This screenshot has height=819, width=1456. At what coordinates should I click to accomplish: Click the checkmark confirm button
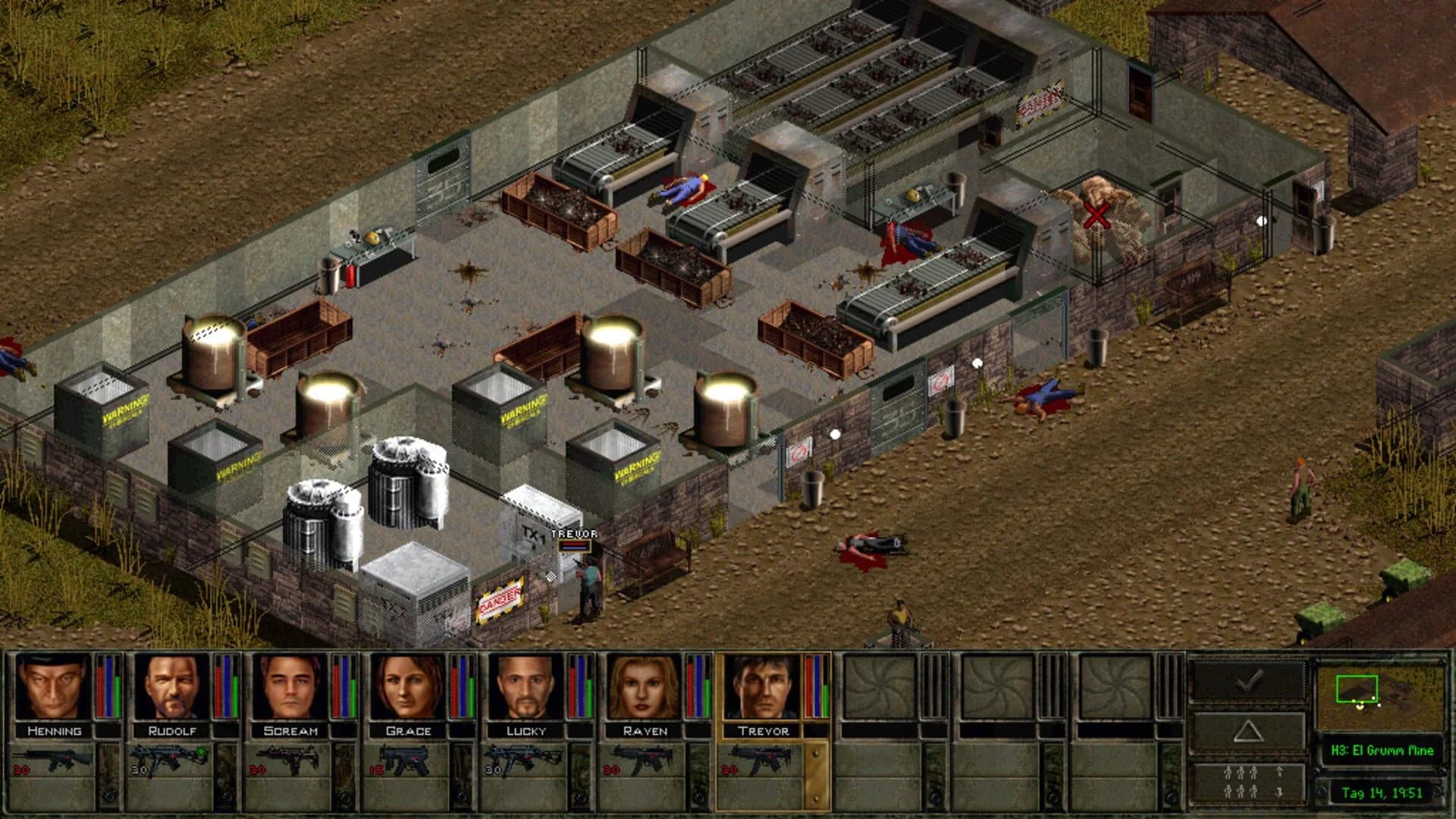(x=1247, y=681)
